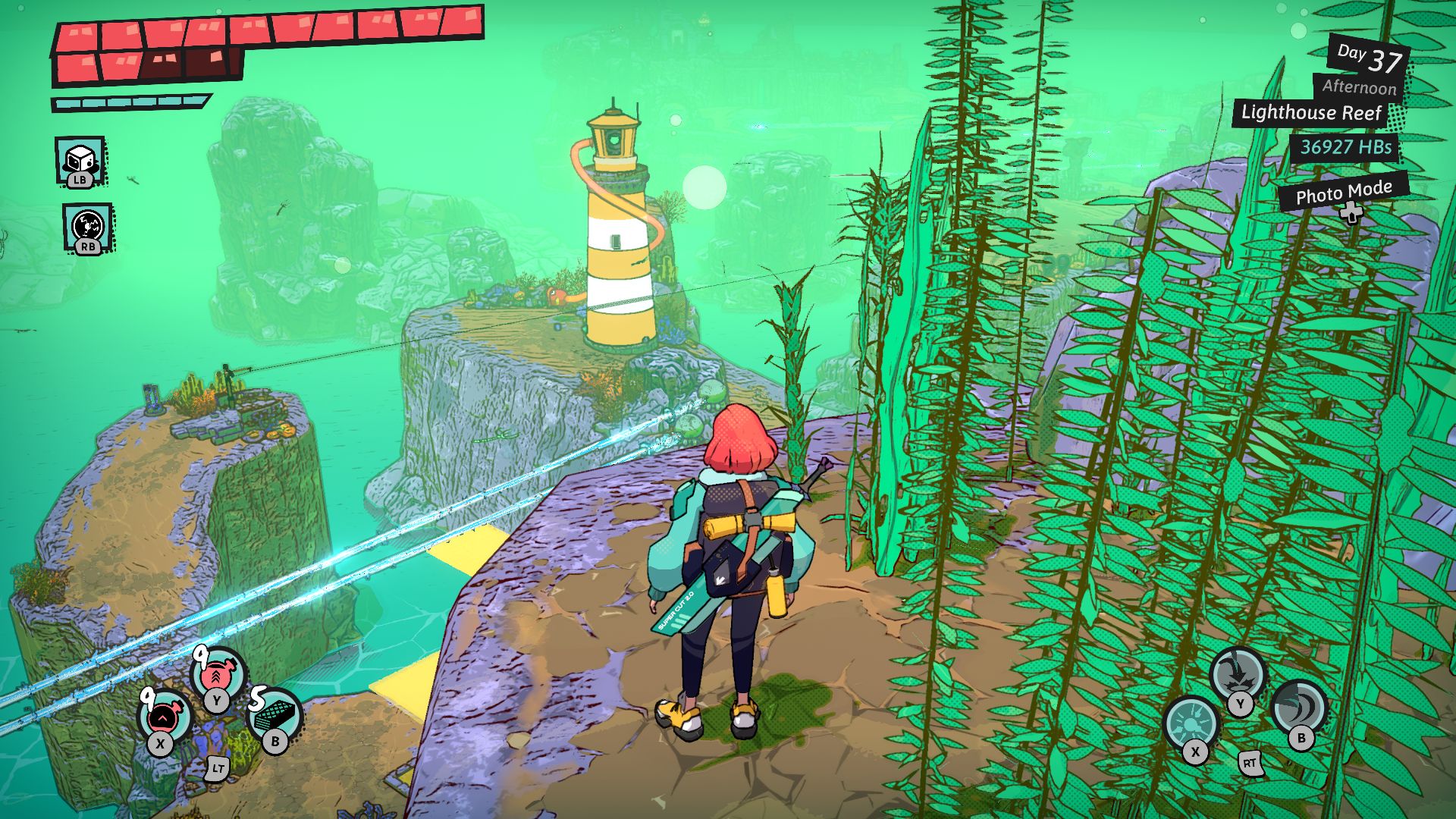Use the dark potion with single chevron
The image size is (1456, 819).
[164, 715]
